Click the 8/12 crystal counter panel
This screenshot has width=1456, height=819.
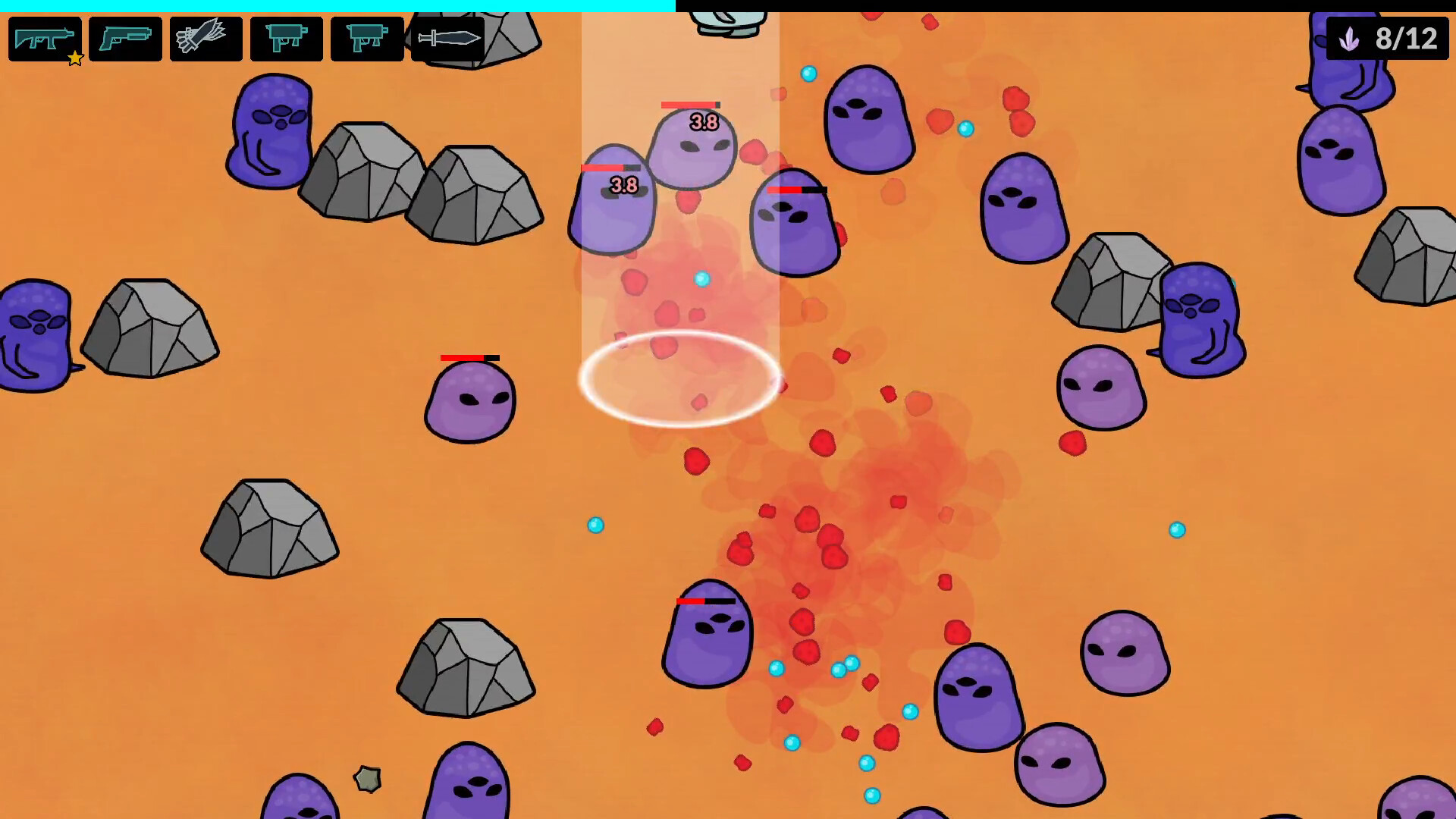coord(1387,39)
